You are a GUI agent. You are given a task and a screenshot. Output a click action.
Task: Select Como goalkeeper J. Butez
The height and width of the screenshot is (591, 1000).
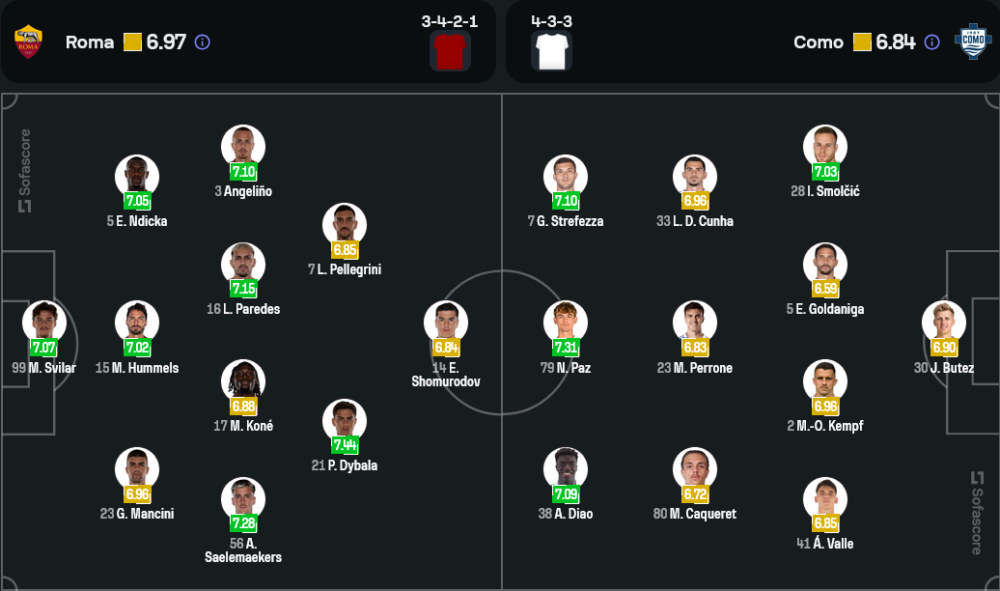pos(944,322)
